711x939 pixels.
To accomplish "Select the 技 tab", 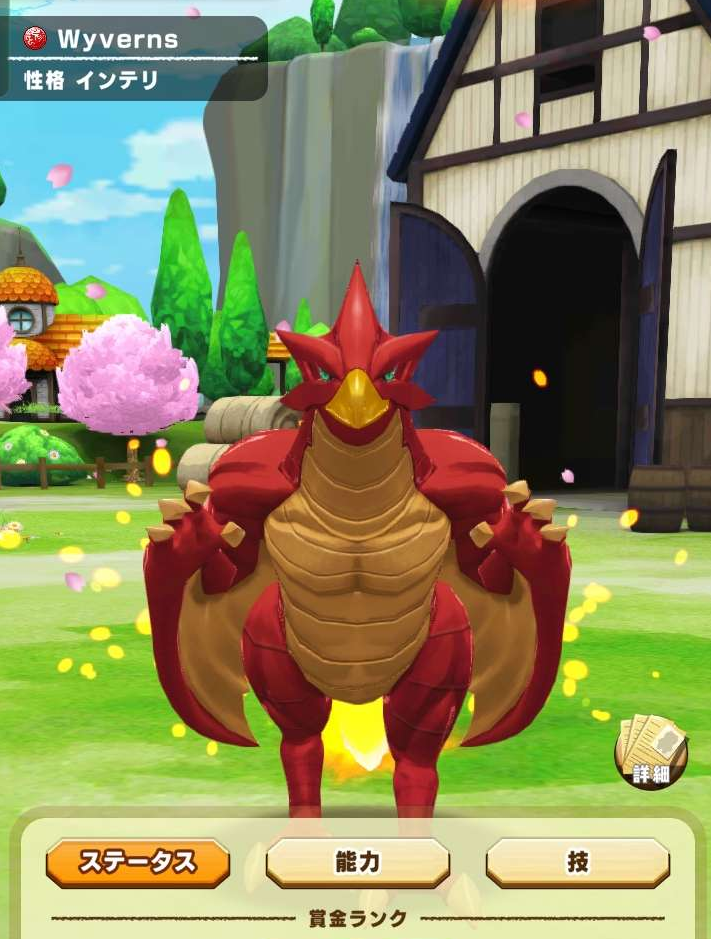I will point(577,862).
